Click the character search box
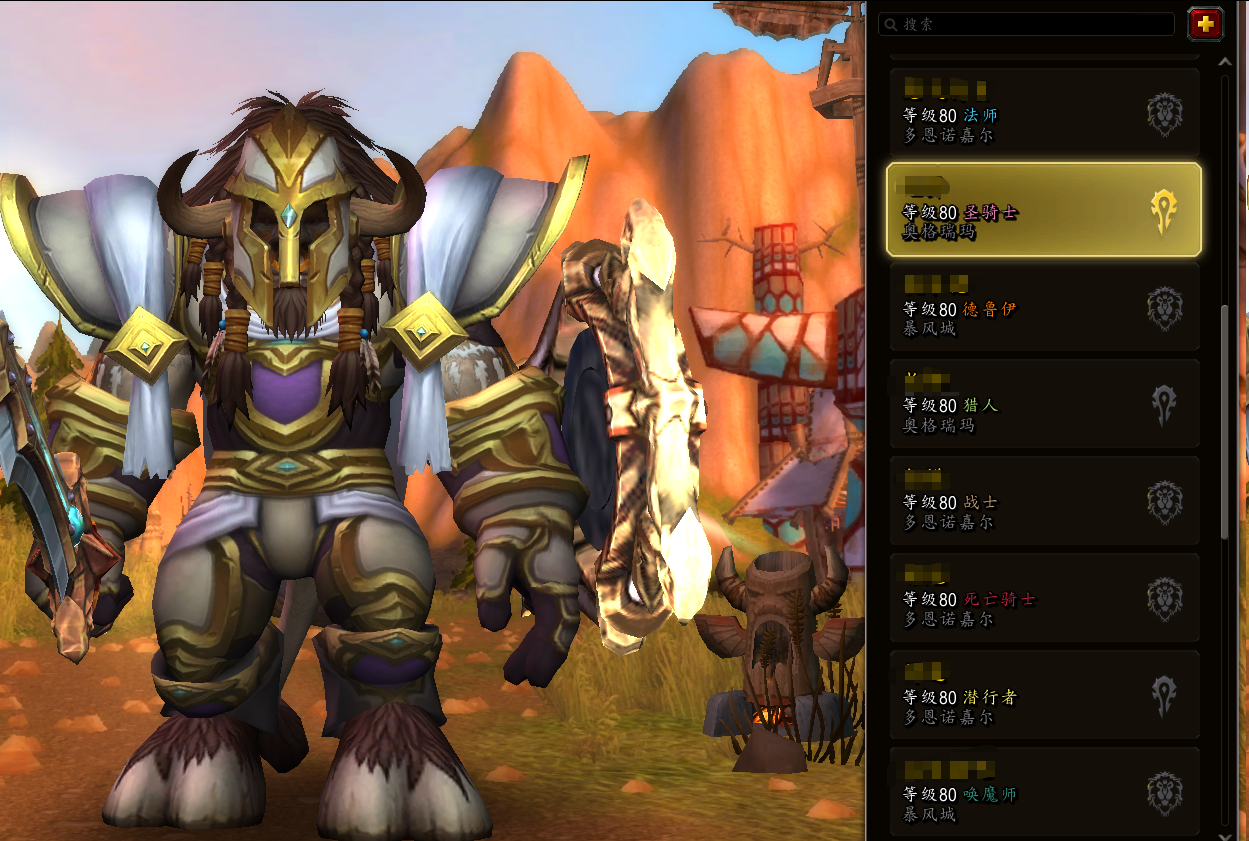This screenshot has width=1249, height=841. (x=1030, y=24)
